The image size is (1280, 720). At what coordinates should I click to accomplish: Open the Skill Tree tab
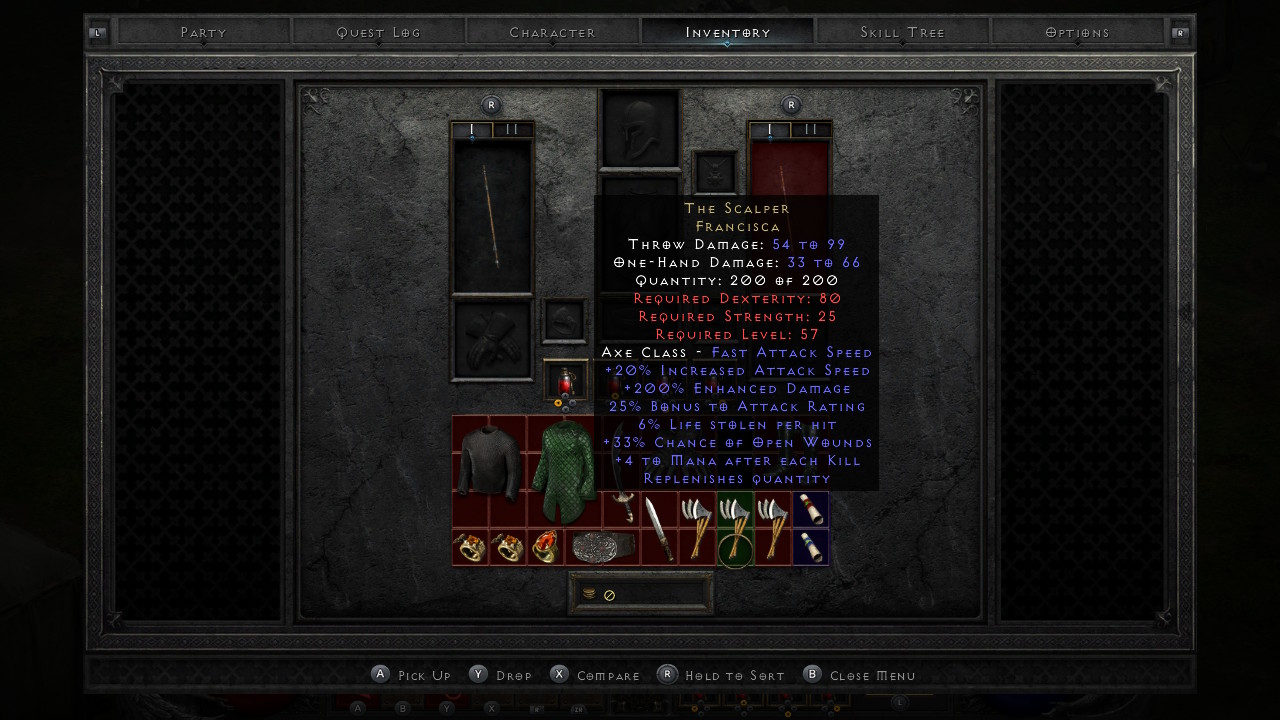coord(902,32)
